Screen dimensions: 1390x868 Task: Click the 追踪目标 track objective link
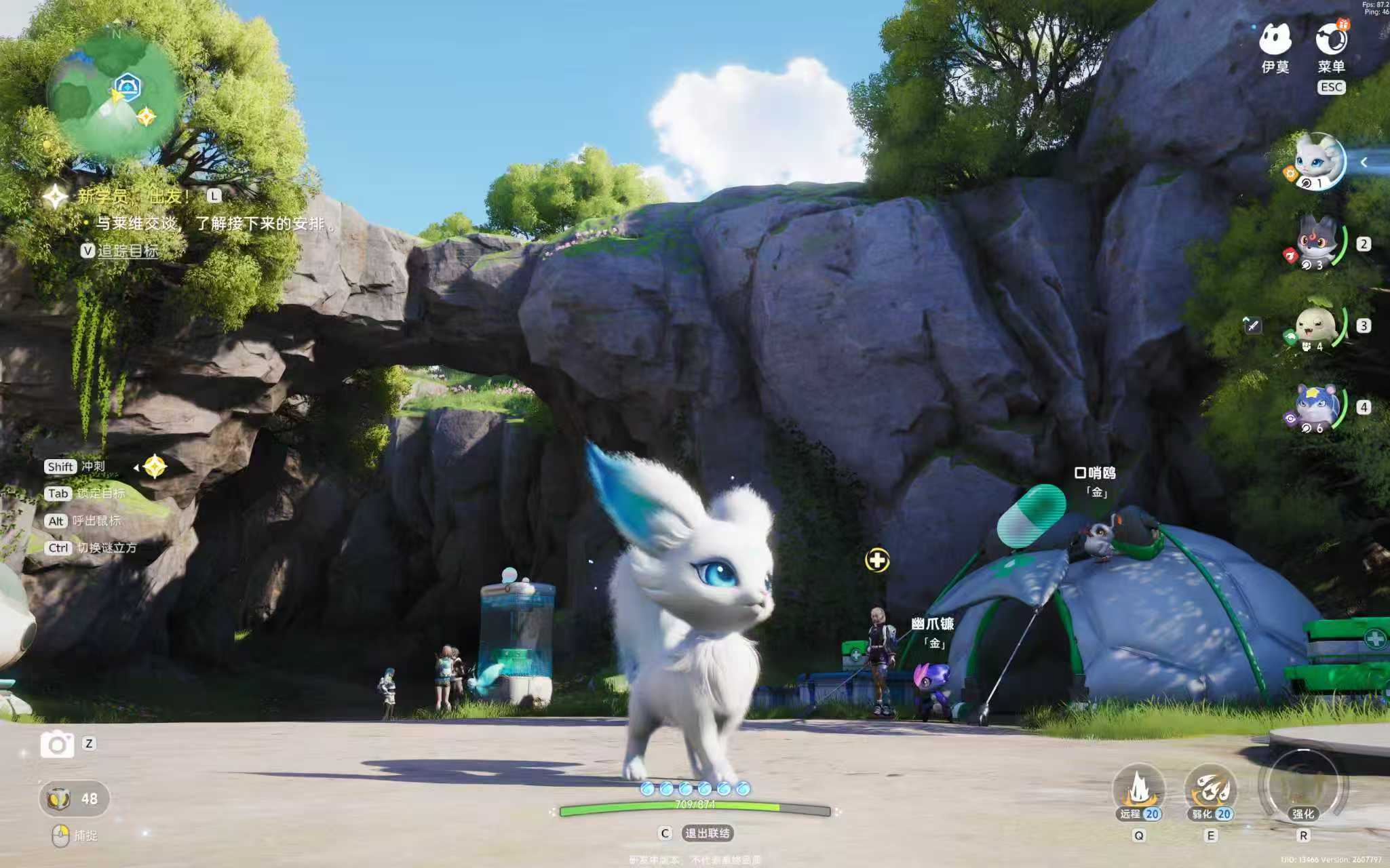pyautogui.click(x=128, y=251)
